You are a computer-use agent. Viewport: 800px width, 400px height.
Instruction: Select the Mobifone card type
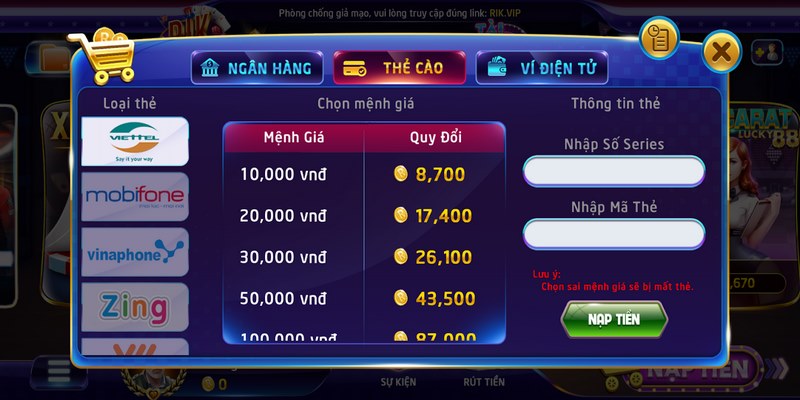[134, 196]
